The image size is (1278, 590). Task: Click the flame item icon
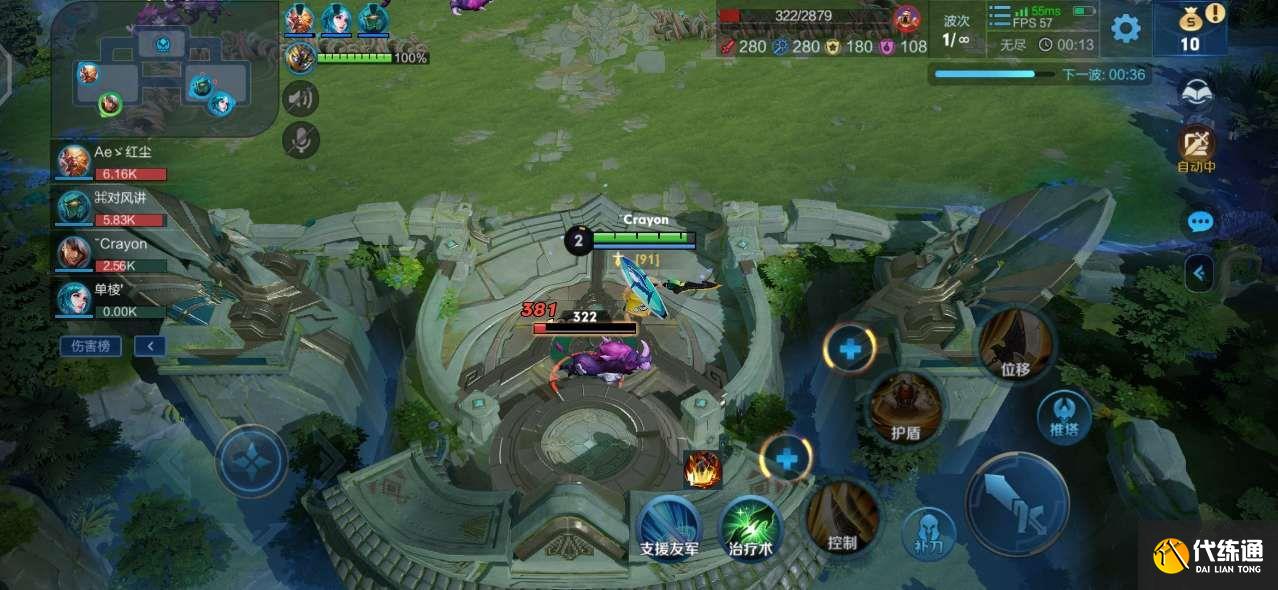(x=702, y=469)
